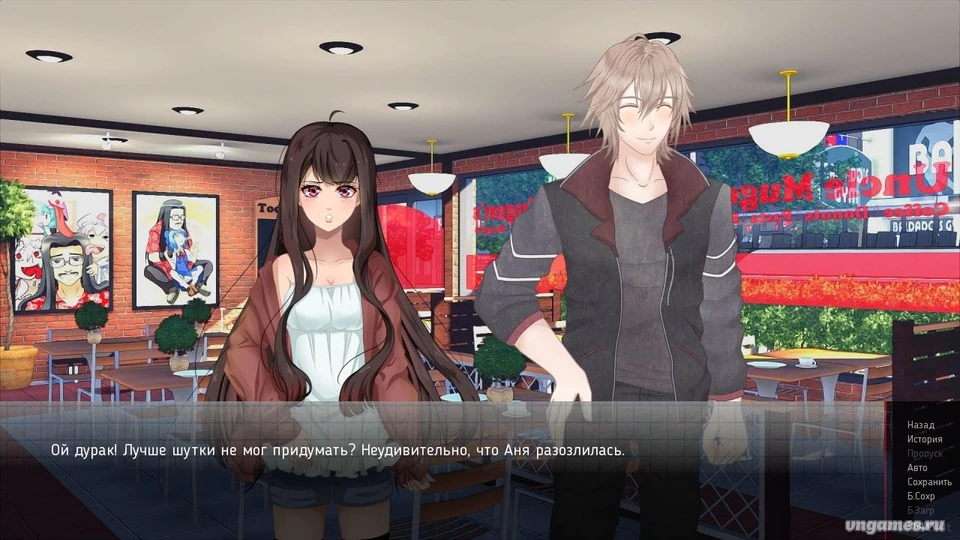
Task: Open the История dialogue log
Action: pyautogui.click(x=924, y=439)
